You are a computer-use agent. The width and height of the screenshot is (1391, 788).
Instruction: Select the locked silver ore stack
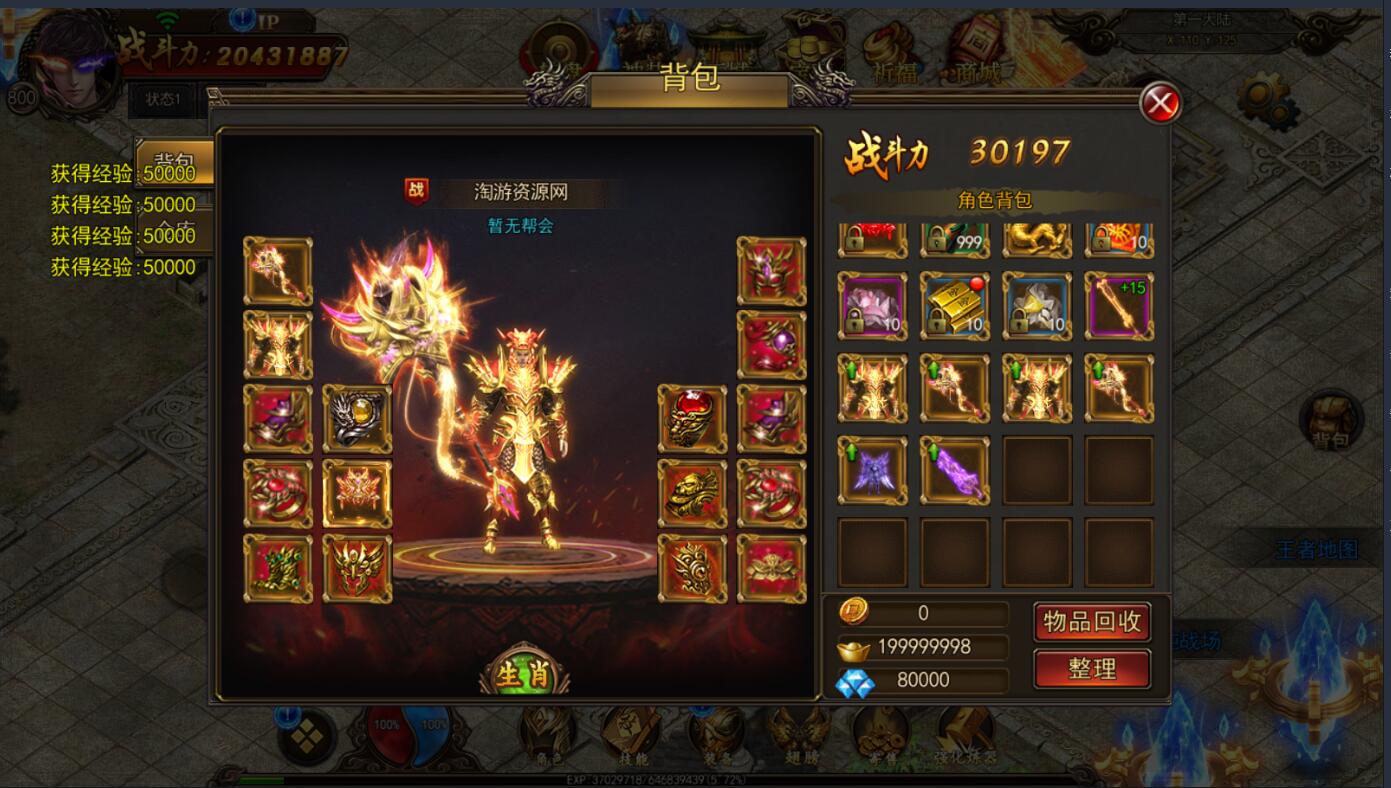click(x=1036, y=306)
